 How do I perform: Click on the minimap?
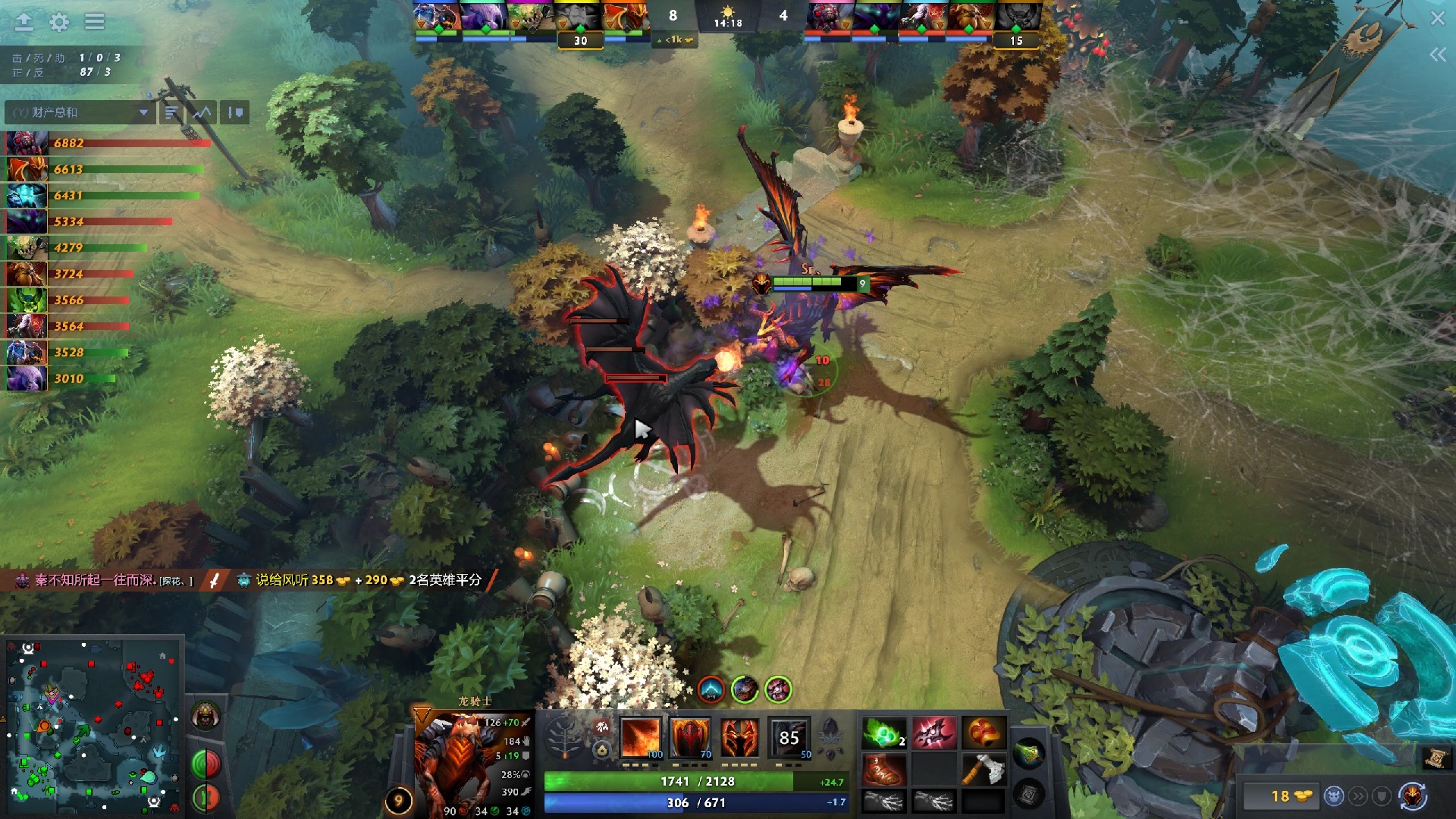coord(93,724)
